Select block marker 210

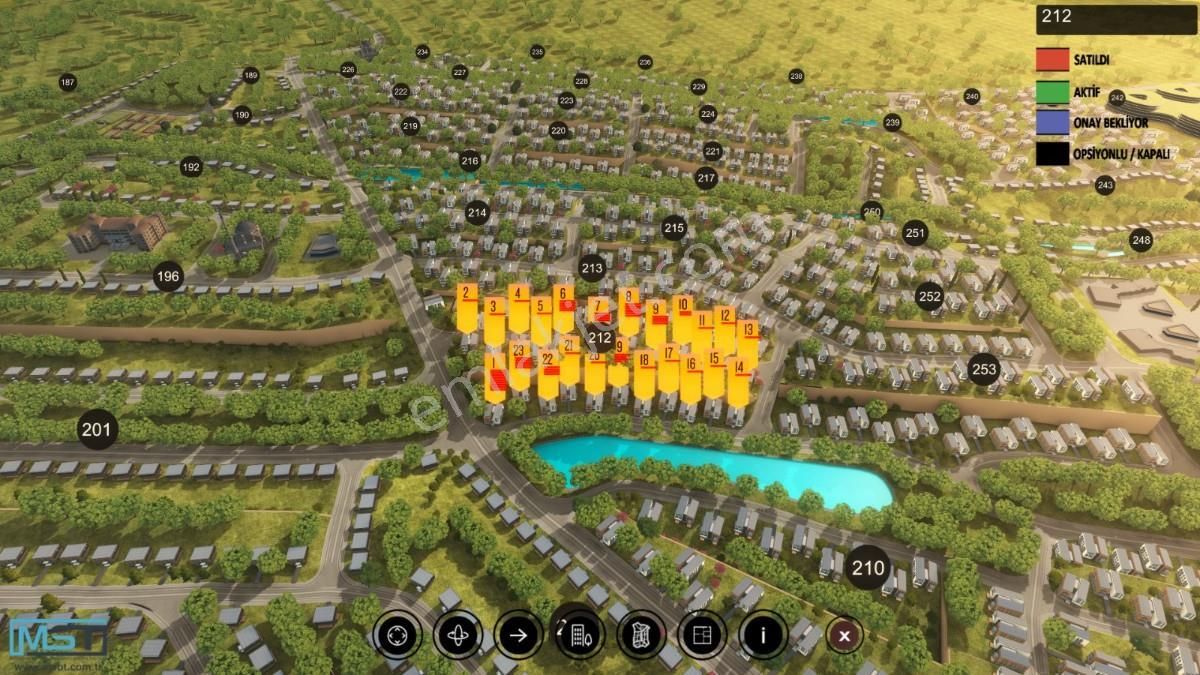tap(868, 569)
